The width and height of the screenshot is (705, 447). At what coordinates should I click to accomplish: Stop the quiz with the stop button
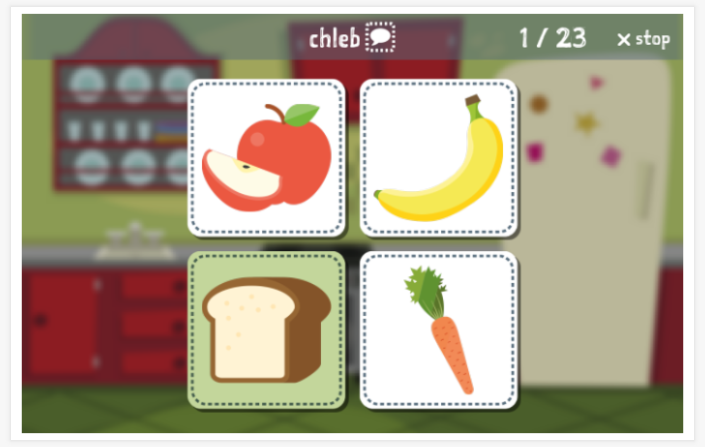643,39
